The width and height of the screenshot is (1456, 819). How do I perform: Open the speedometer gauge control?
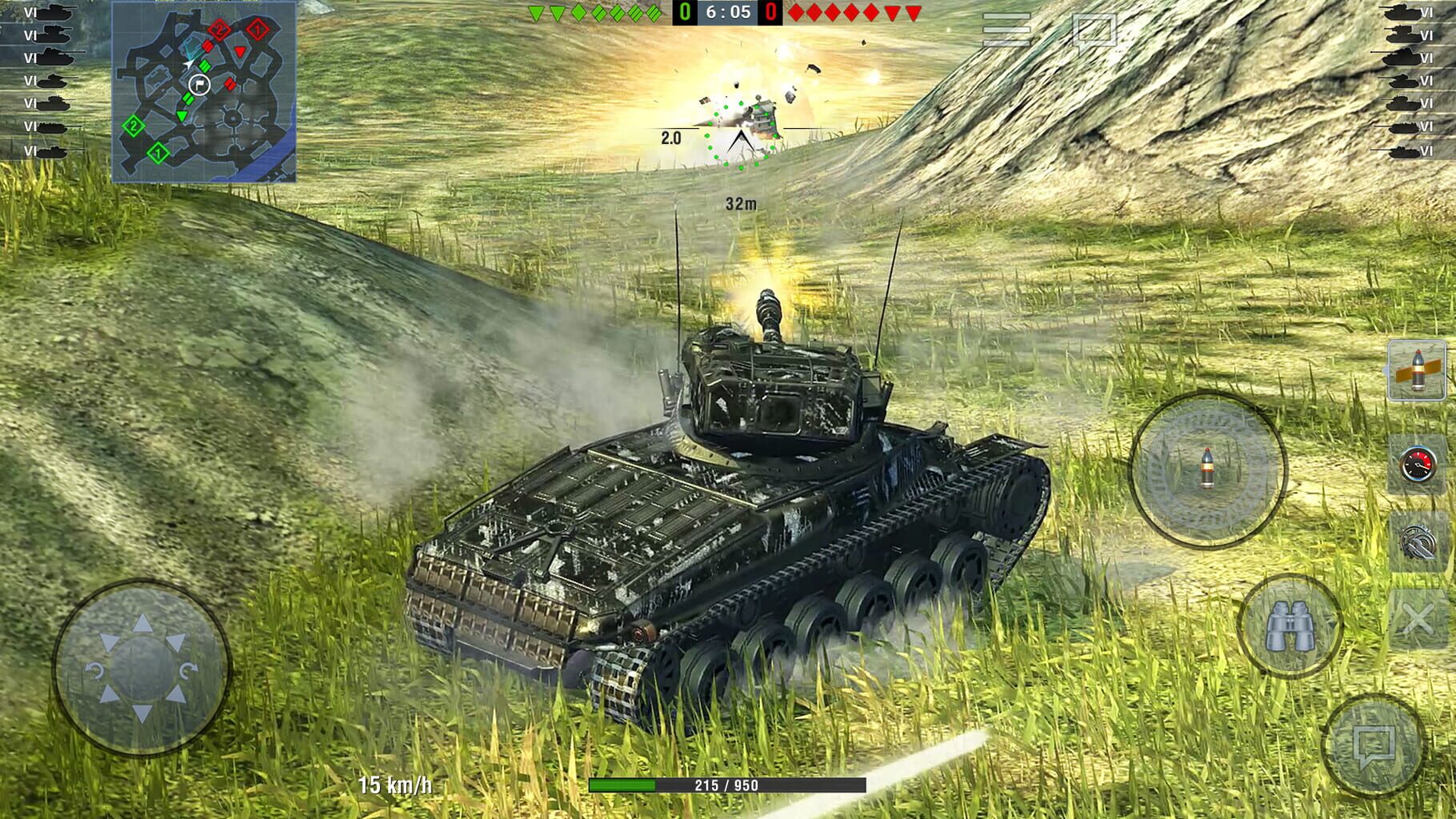1416,464
